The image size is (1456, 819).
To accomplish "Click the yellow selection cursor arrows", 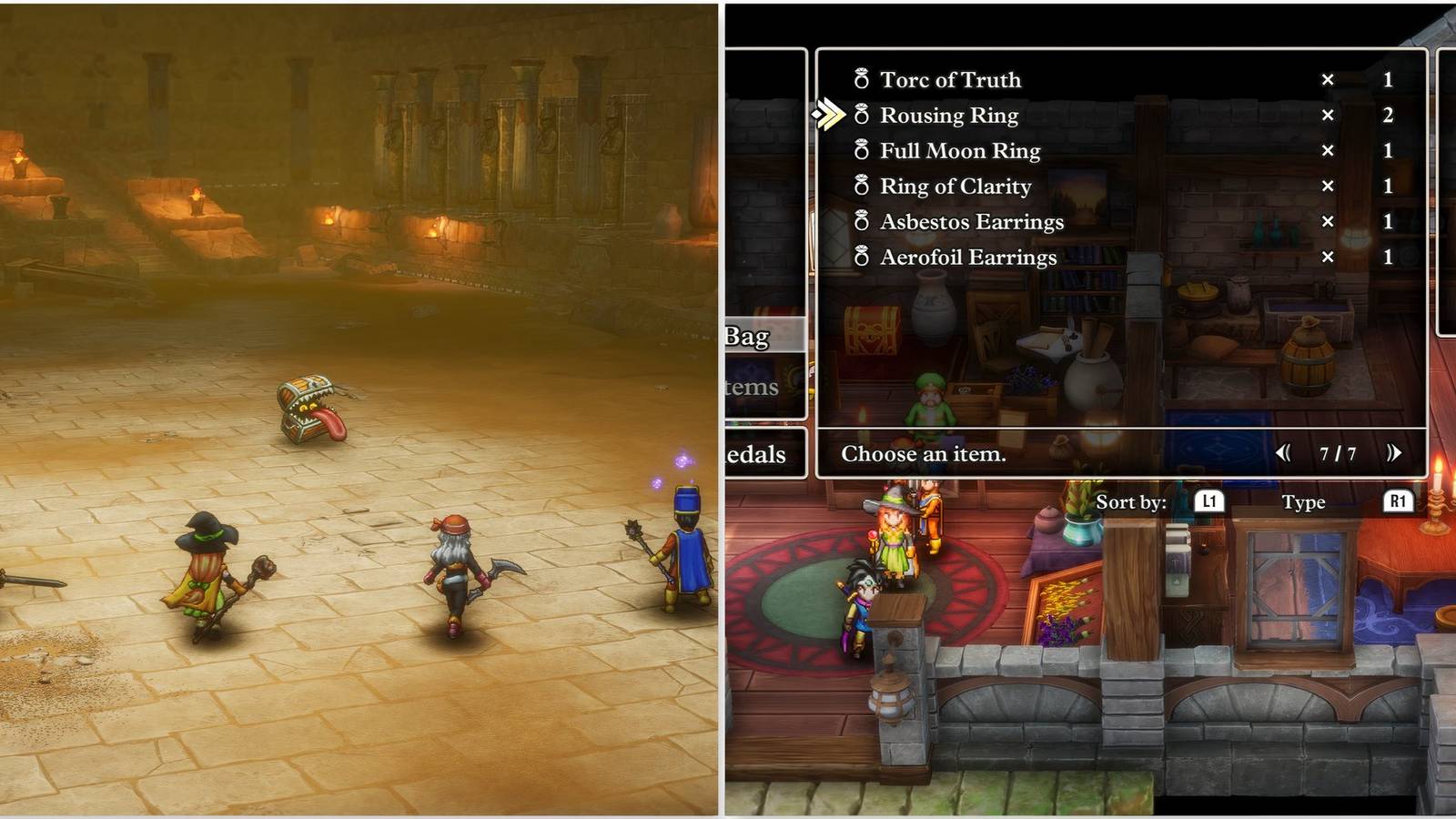I will click(x=829, y=116).
